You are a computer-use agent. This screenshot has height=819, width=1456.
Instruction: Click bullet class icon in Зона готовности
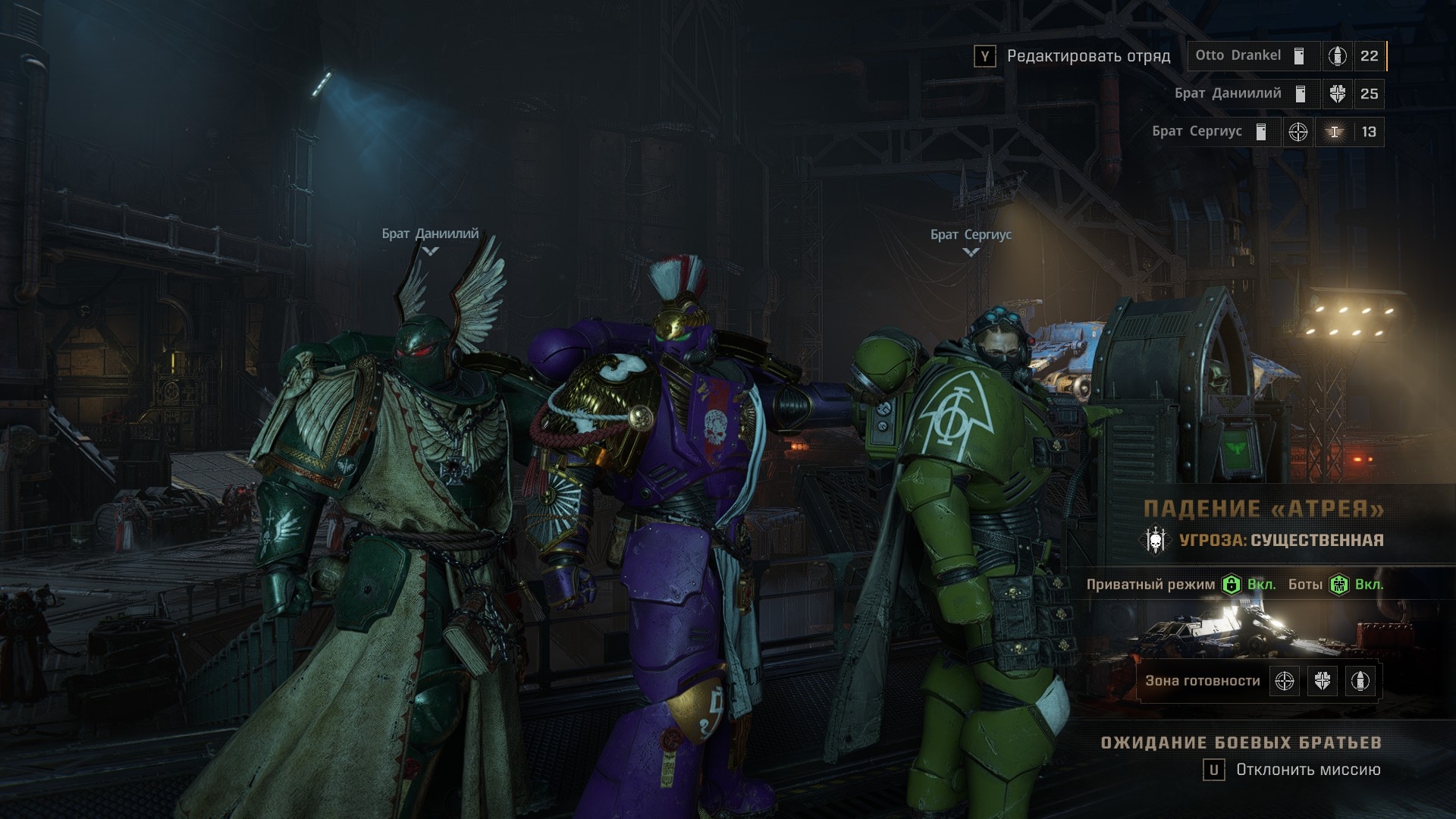coord(1360,681)
